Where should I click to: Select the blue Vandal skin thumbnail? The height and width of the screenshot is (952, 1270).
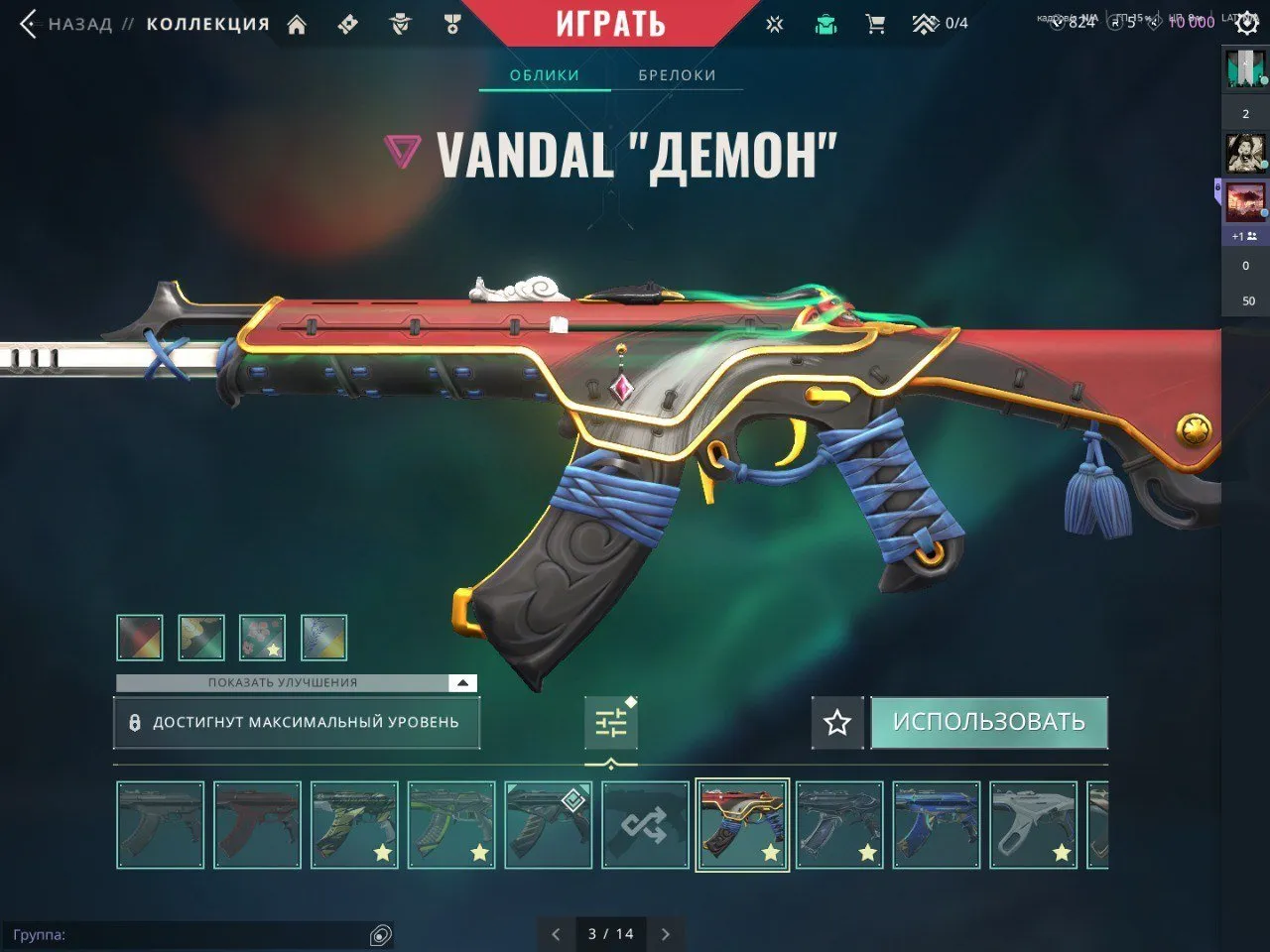[936, 825]
